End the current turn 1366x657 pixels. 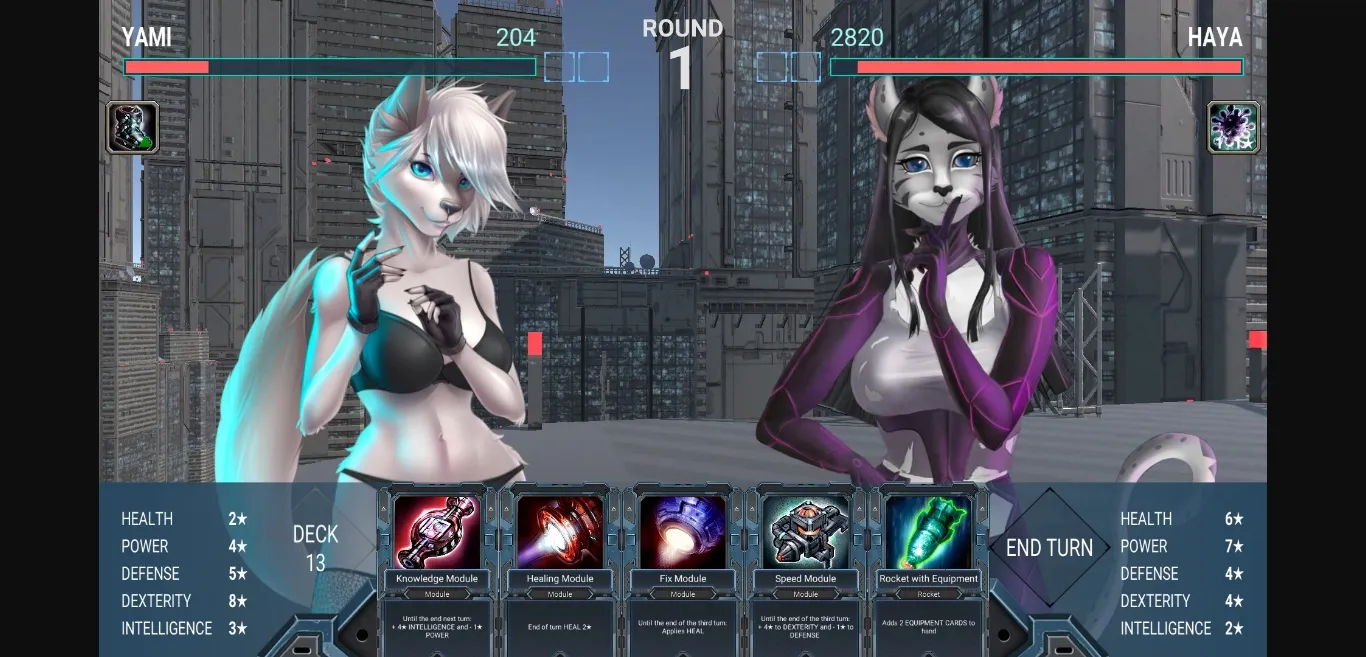tap(1049, 548)
